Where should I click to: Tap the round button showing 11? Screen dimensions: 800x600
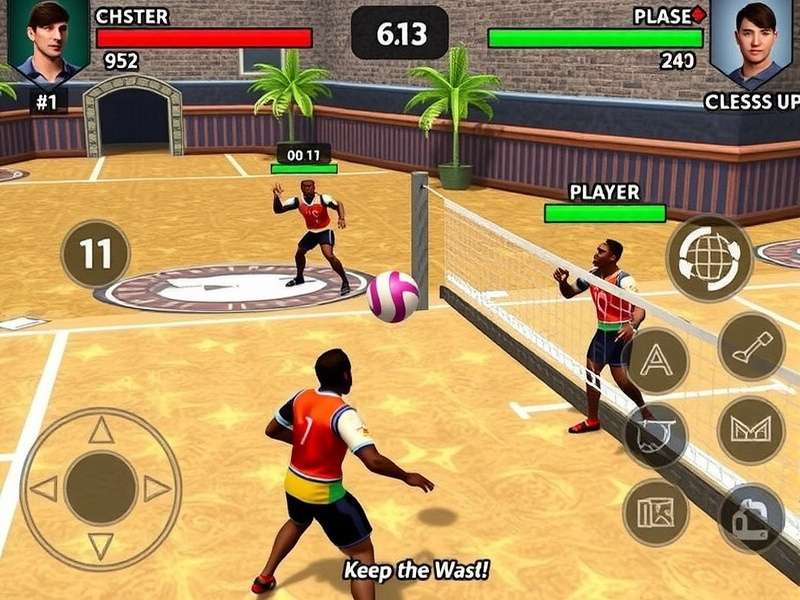95,254
